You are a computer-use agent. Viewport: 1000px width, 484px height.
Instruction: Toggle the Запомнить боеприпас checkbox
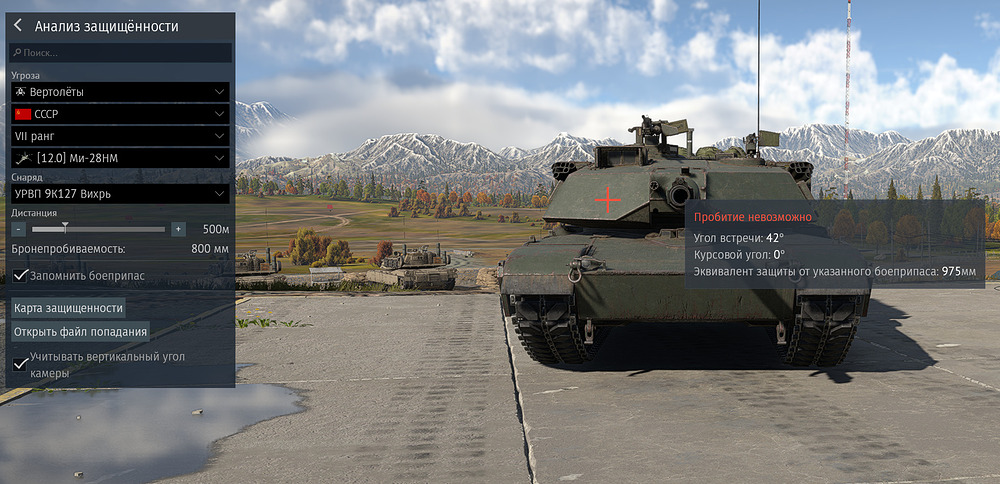(x=20, y=275)
